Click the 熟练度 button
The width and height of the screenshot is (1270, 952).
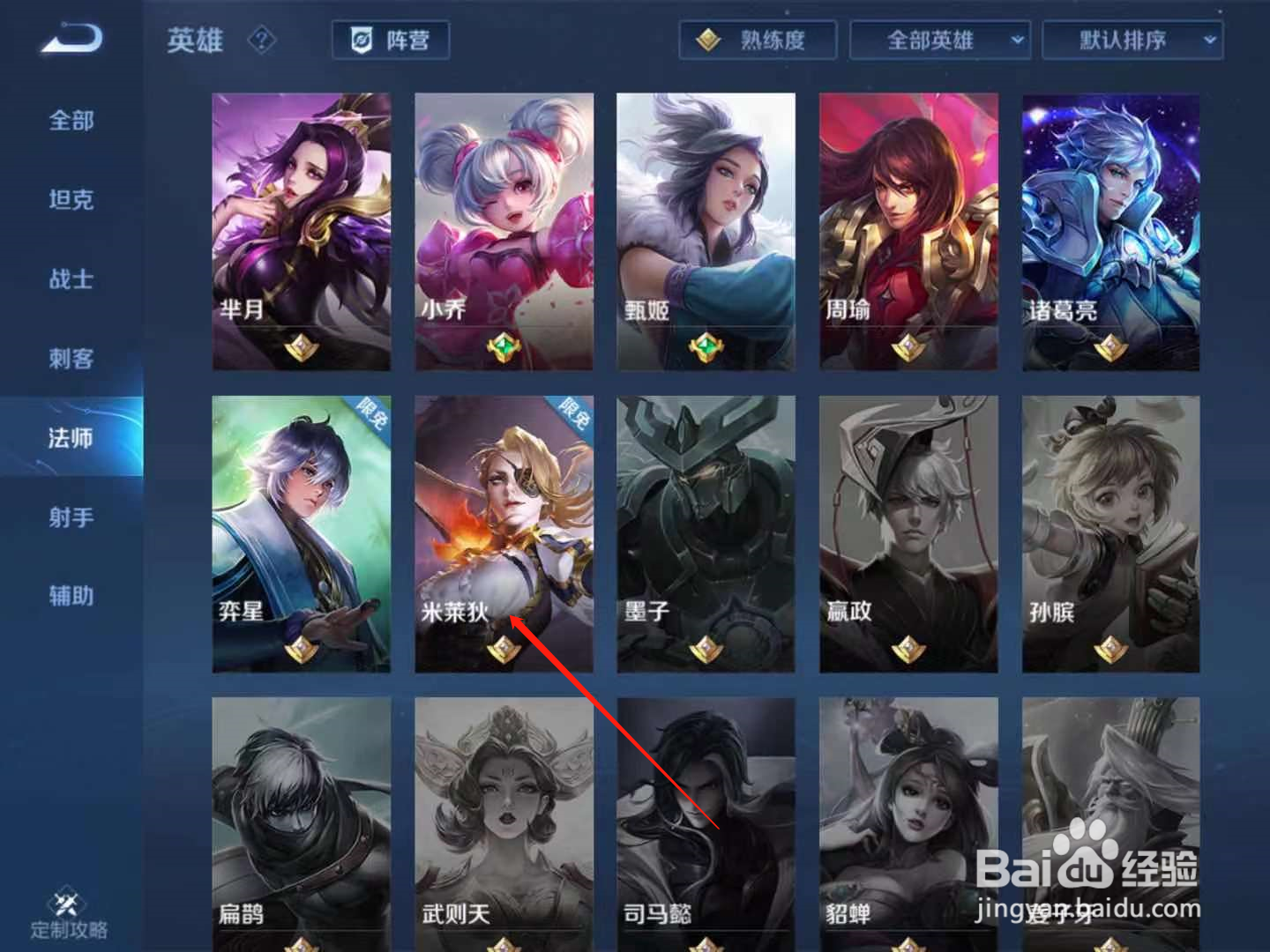757,40
